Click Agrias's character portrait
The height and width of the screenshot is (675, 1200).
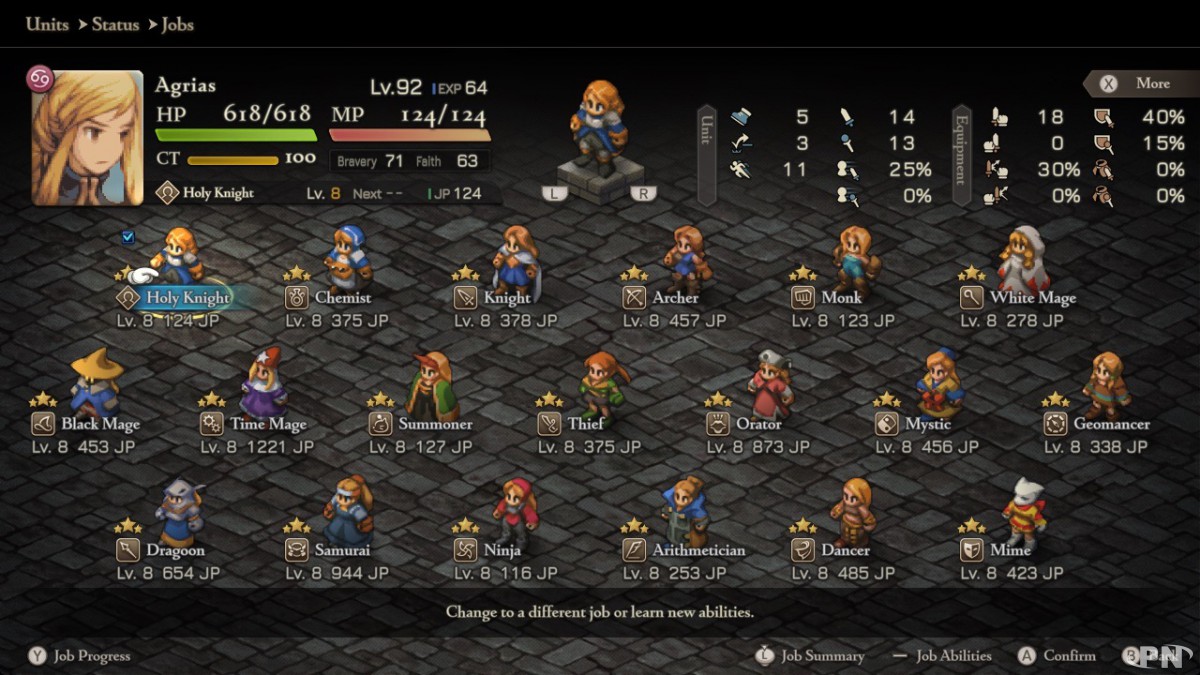88,138
